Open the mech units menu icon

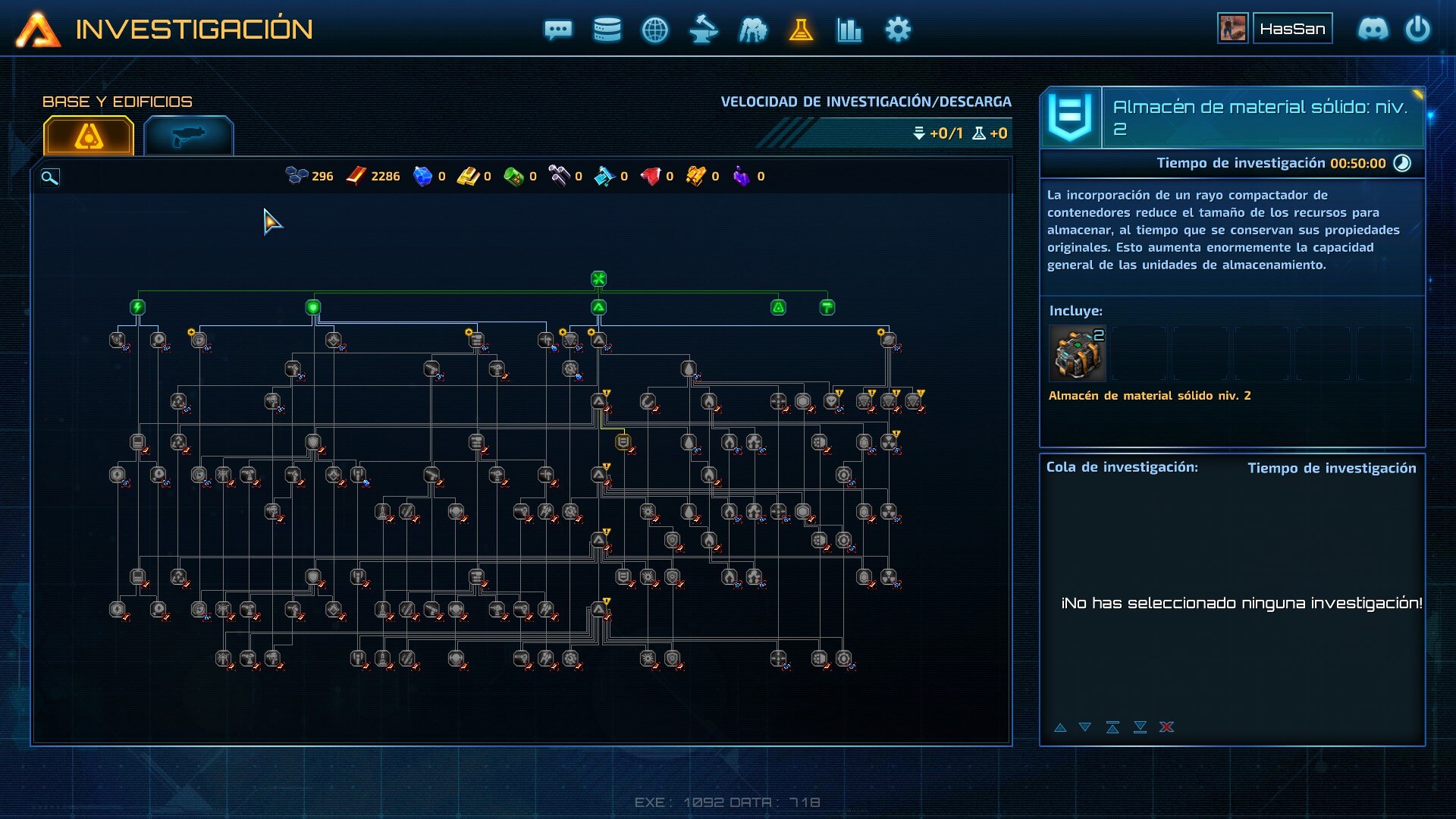point(752,30)
